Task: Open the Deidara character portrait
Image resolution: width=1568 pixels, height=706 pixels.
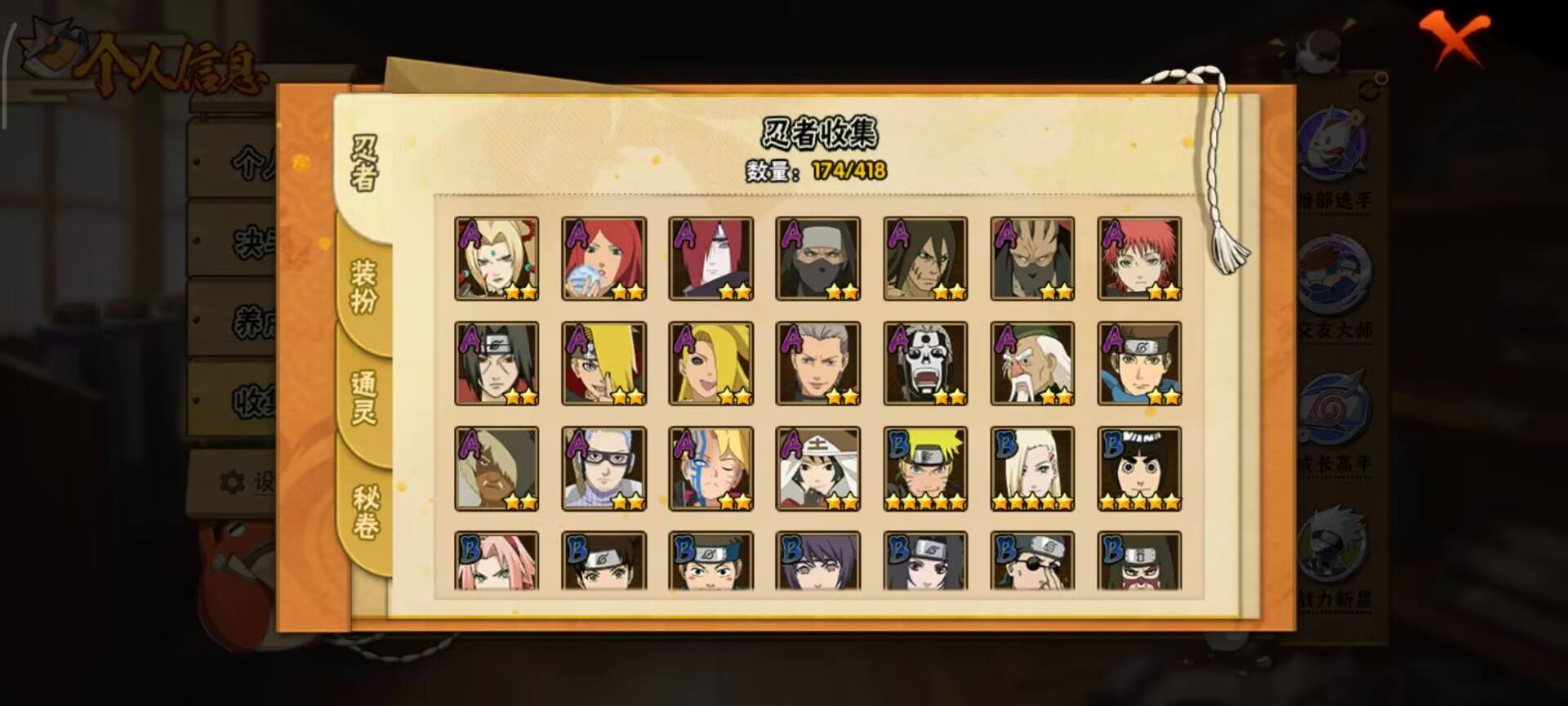Action: coord(601,362)
